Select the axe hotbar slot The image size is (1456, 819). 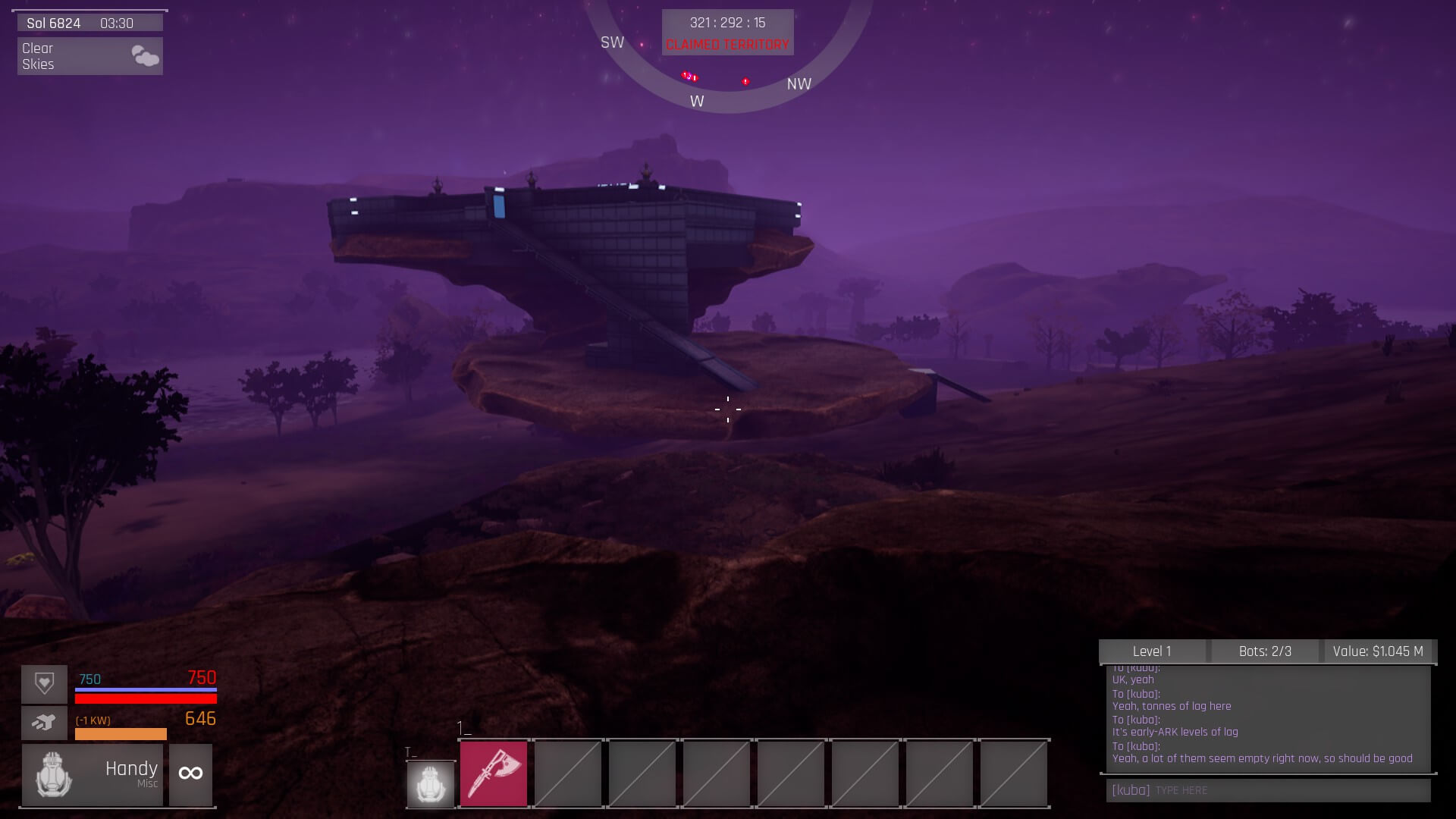point(494,773)
